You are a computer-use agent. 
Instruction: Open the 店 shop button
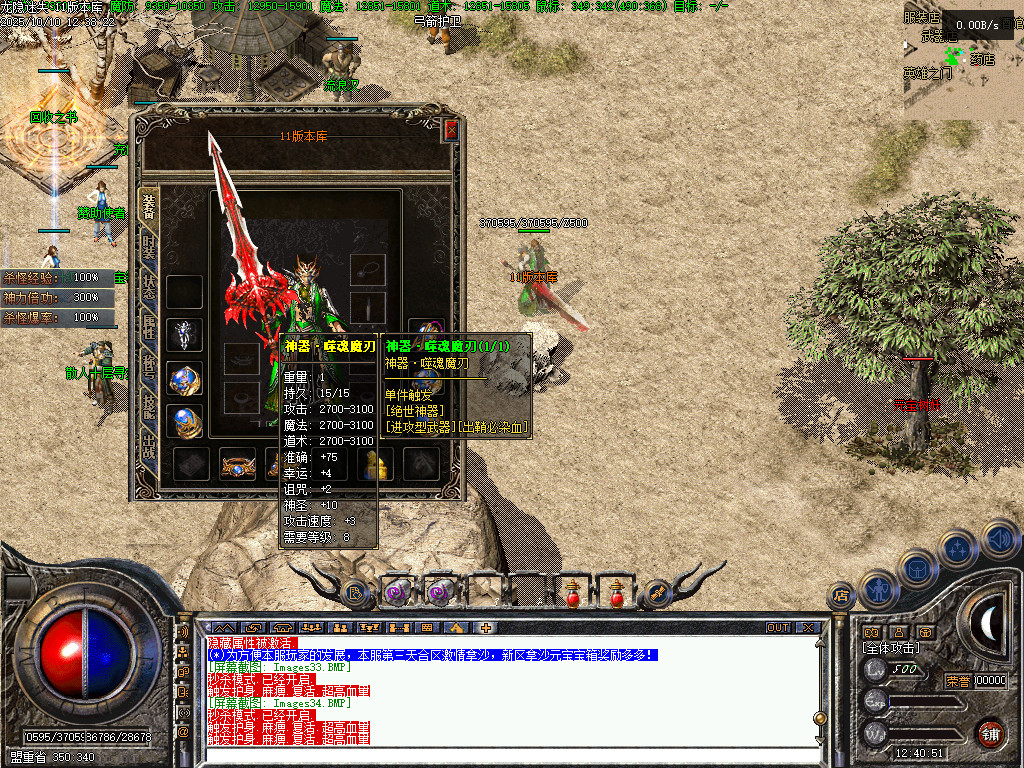842,597
